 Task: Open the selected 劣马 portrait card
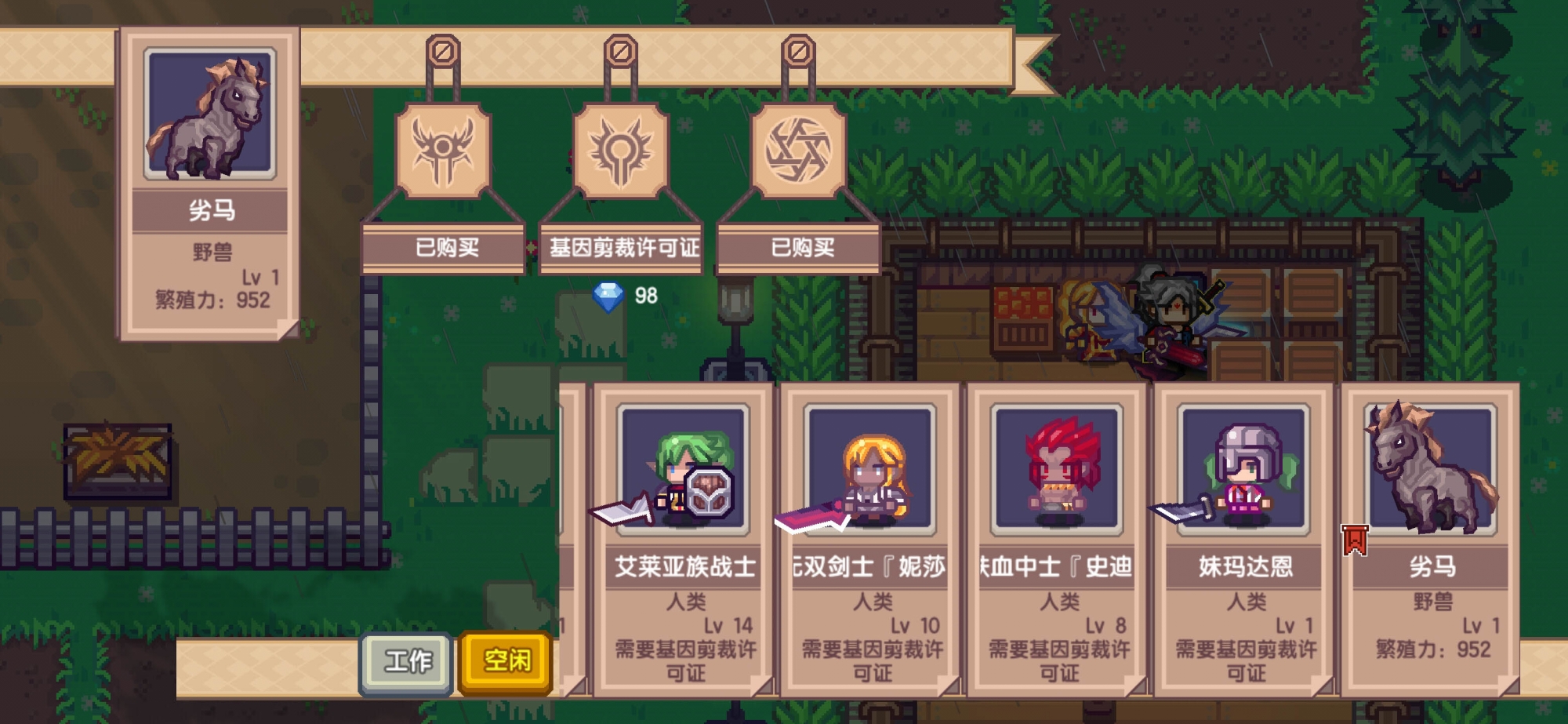coord(209,184)
